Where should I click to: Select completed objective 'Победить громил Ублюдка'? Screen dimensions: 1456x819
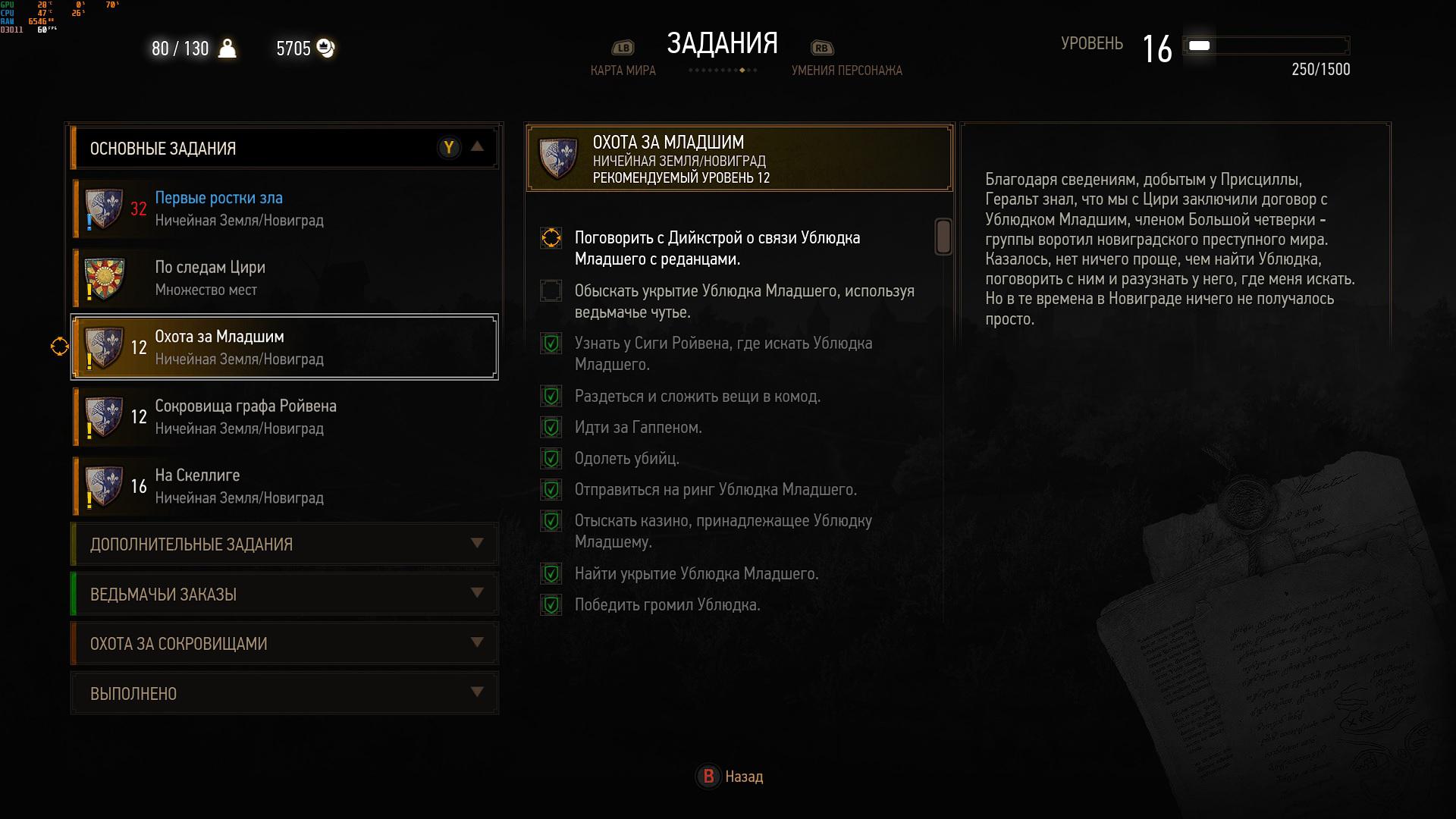coord(667,604)
